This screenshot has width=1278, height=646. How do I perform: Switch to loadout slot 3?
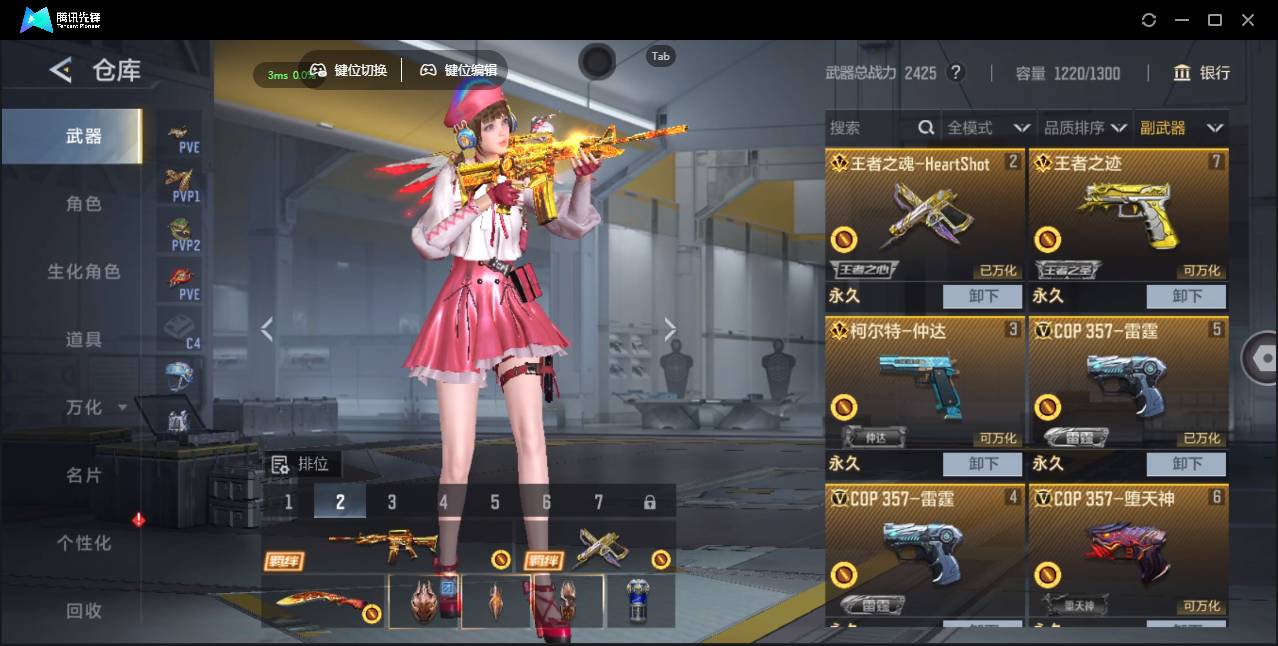coord(392,502)
